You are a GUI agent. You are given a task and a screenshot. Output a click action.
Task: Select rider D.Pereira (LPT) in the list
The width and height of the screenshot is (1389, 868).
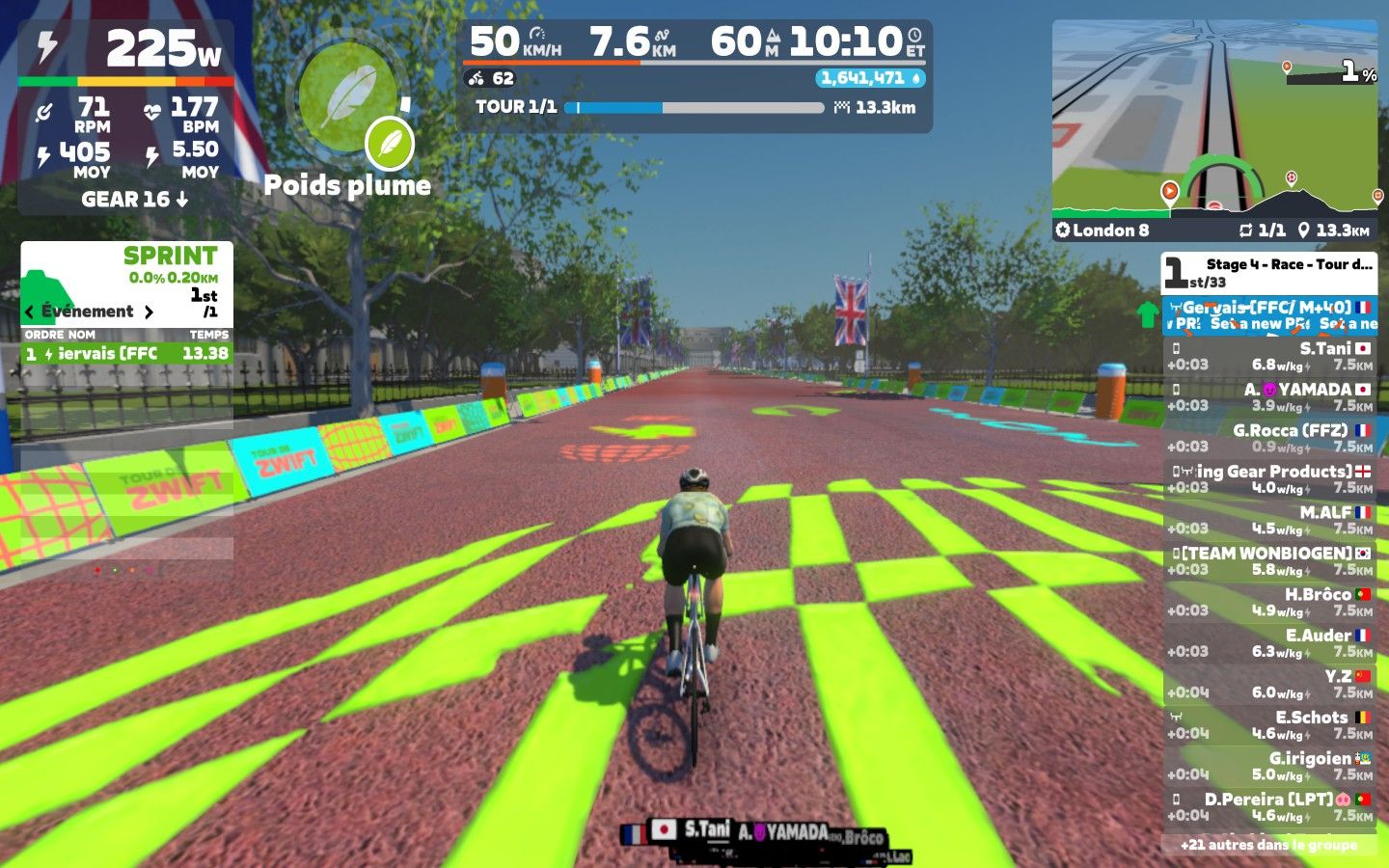(x=1269, y=806)
